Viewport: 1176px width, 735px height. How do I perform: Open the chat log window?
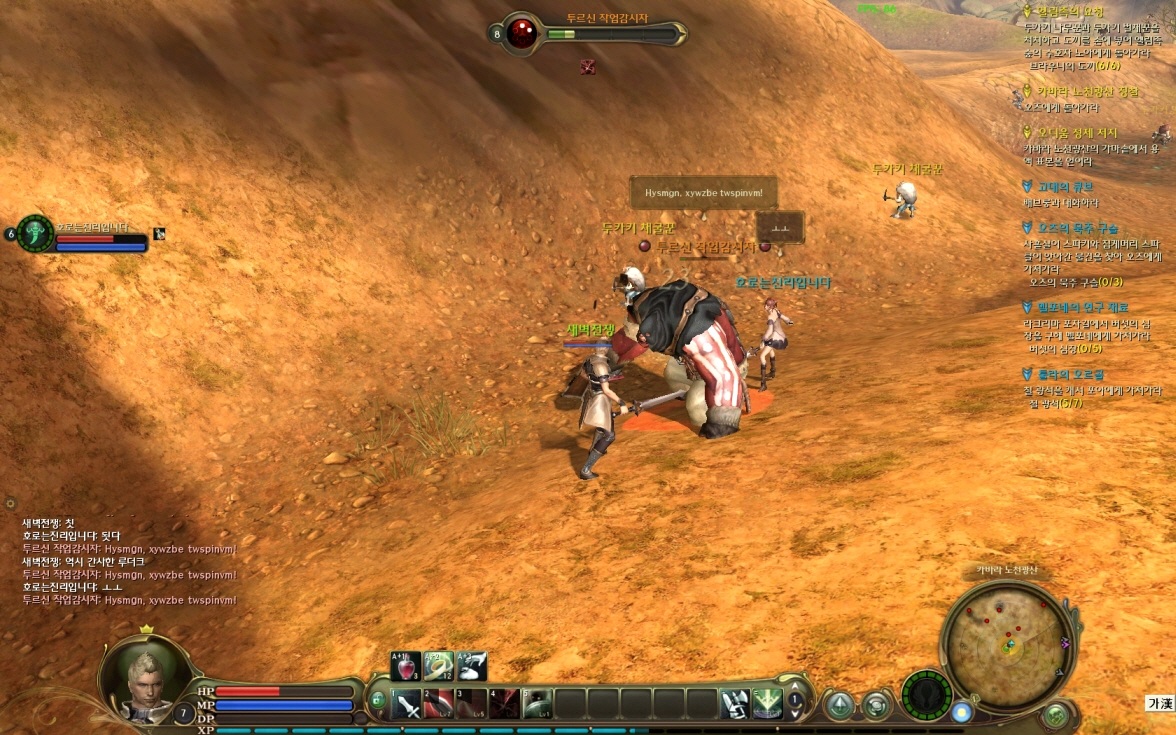130,561
